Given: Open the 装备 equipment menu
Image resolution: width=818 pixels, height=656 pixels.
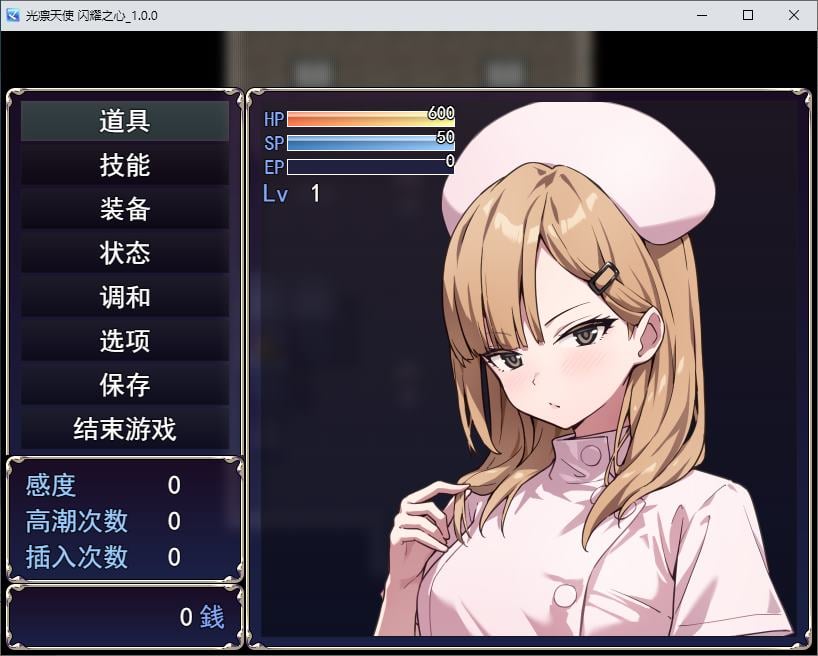Looking at the screenshot, I should (125, 209).
